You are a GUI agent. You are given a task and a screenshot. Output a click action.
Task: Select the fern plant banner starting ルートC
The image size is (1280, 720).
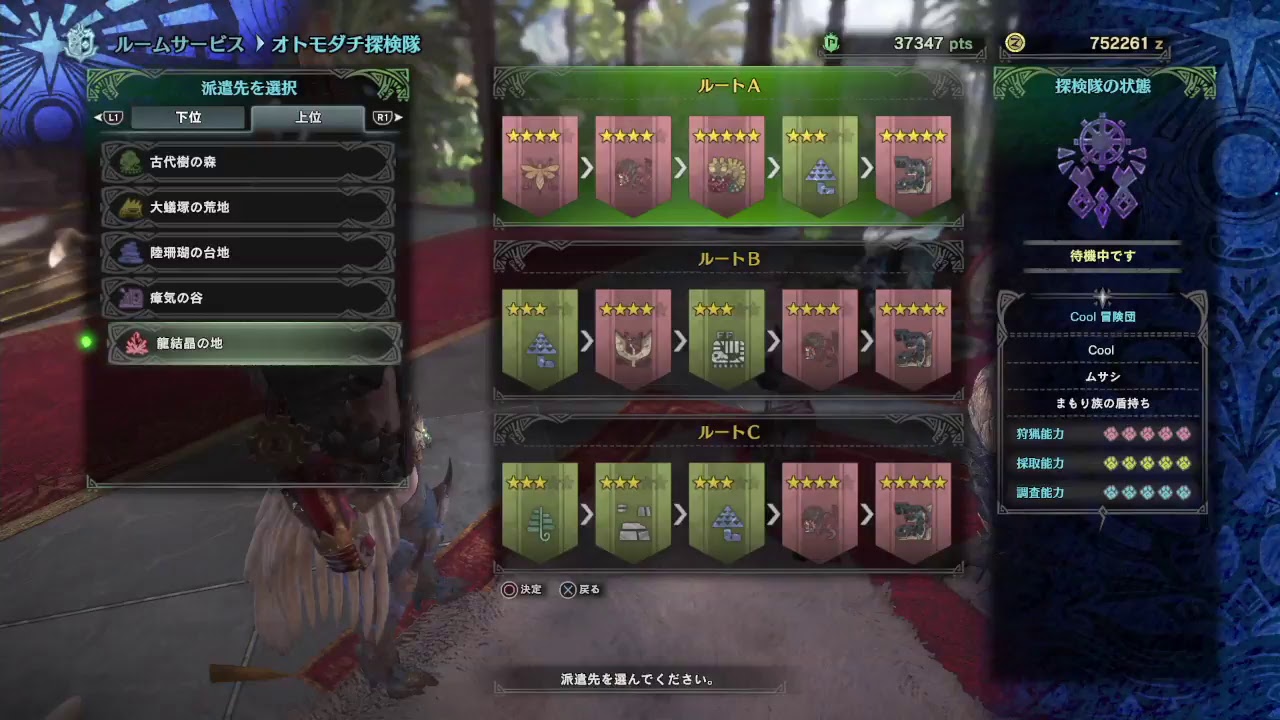[539, 515]
